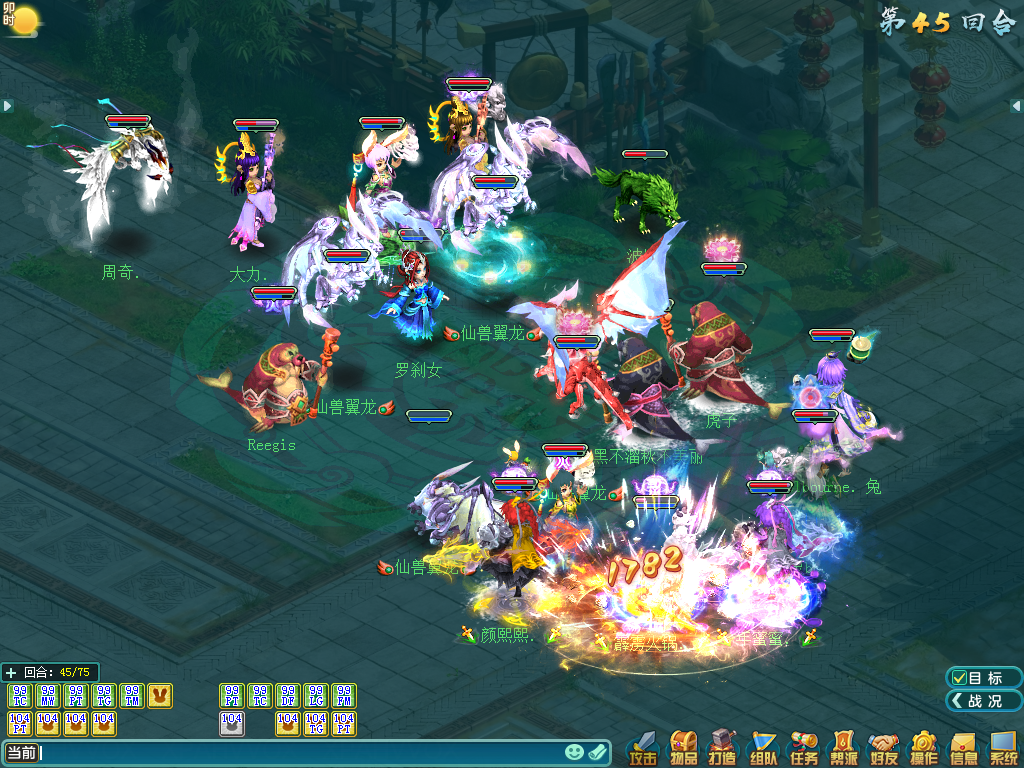Open the 操作 (Actions) gear menu
1024x768 pixels.
point(923,748)
